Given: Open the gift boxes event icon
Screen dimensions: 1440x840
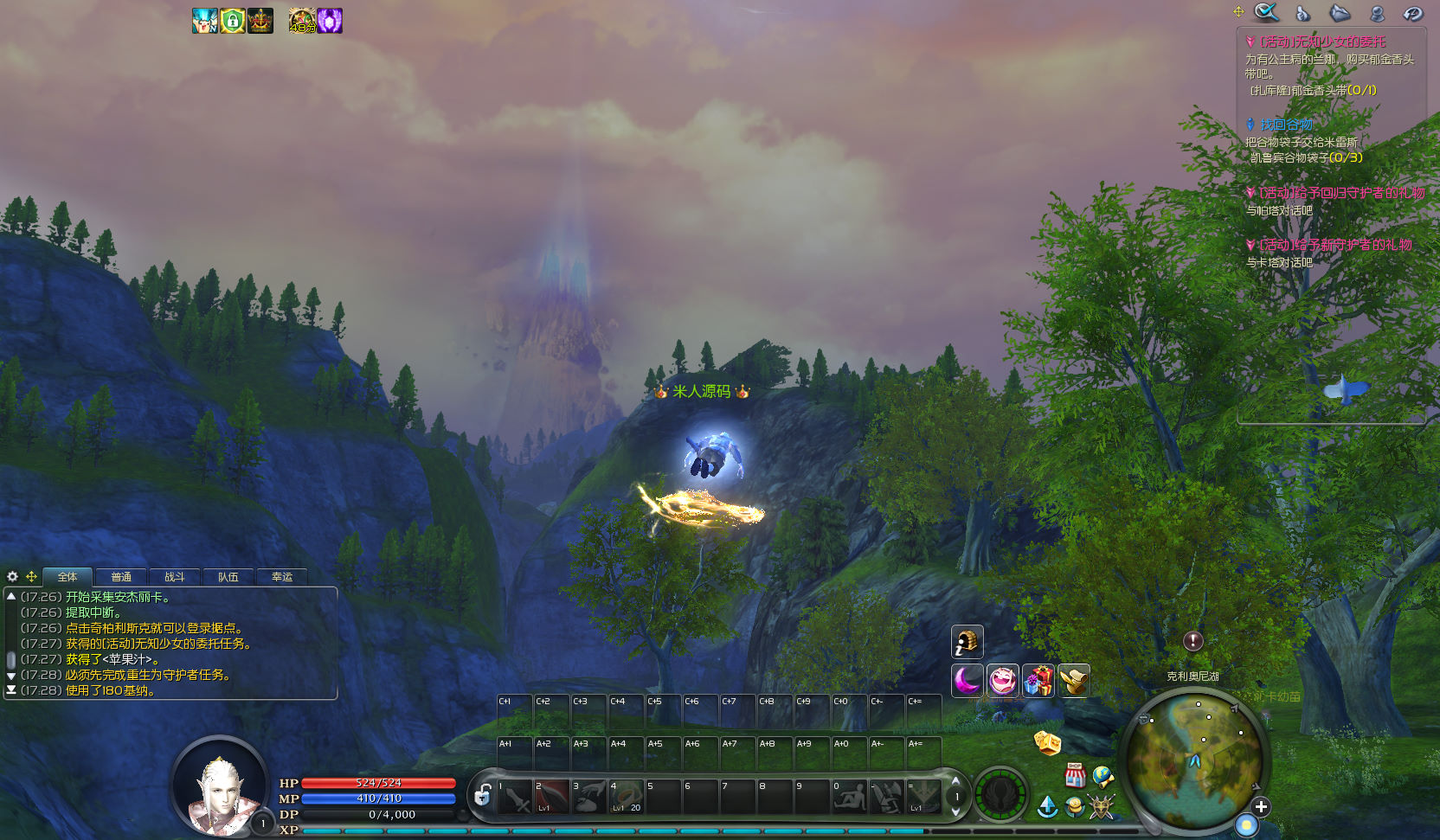Looking at the screenshot, I should pyautogui.click(x=1038, y=681).
